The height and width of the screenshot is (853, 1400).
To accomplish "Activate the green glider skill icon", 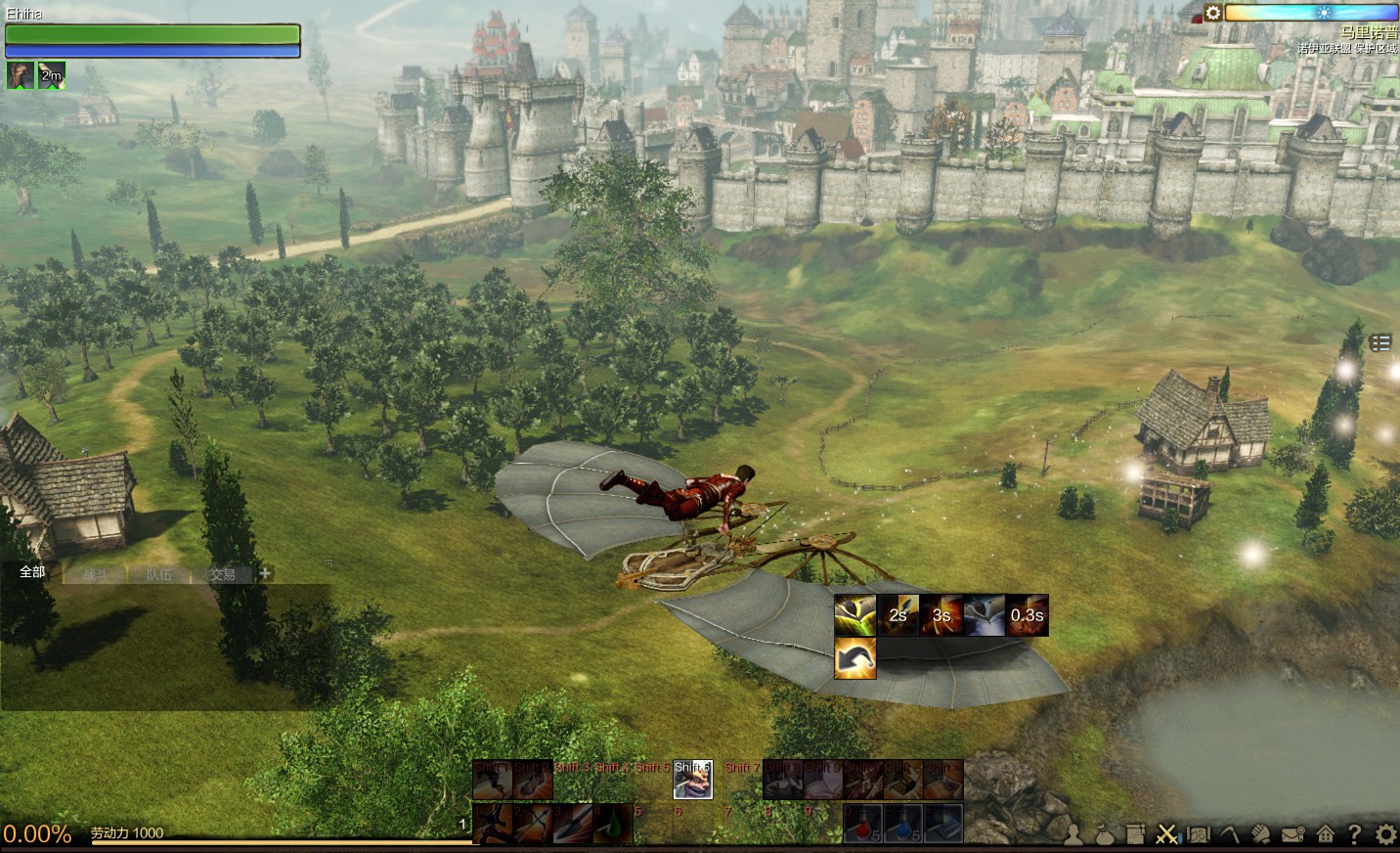I will click(854, 615).
